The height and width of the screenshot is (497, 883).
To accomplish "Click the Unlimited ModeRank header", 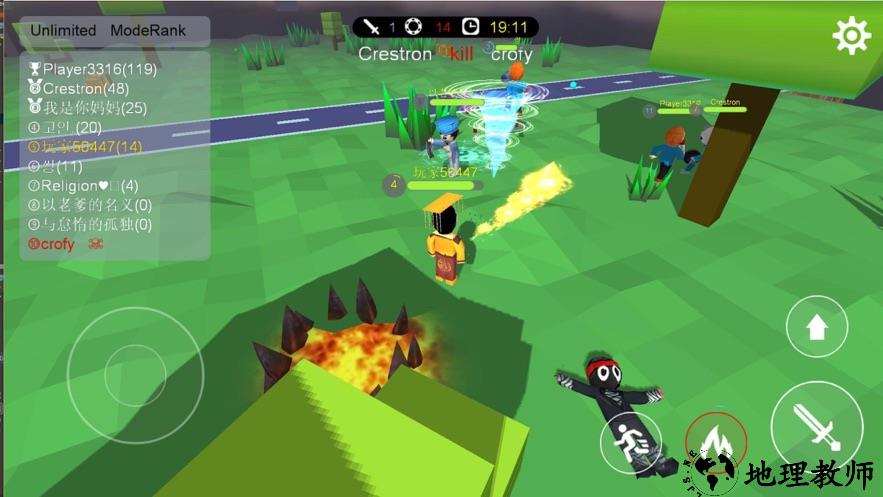I will click(108, 31).
